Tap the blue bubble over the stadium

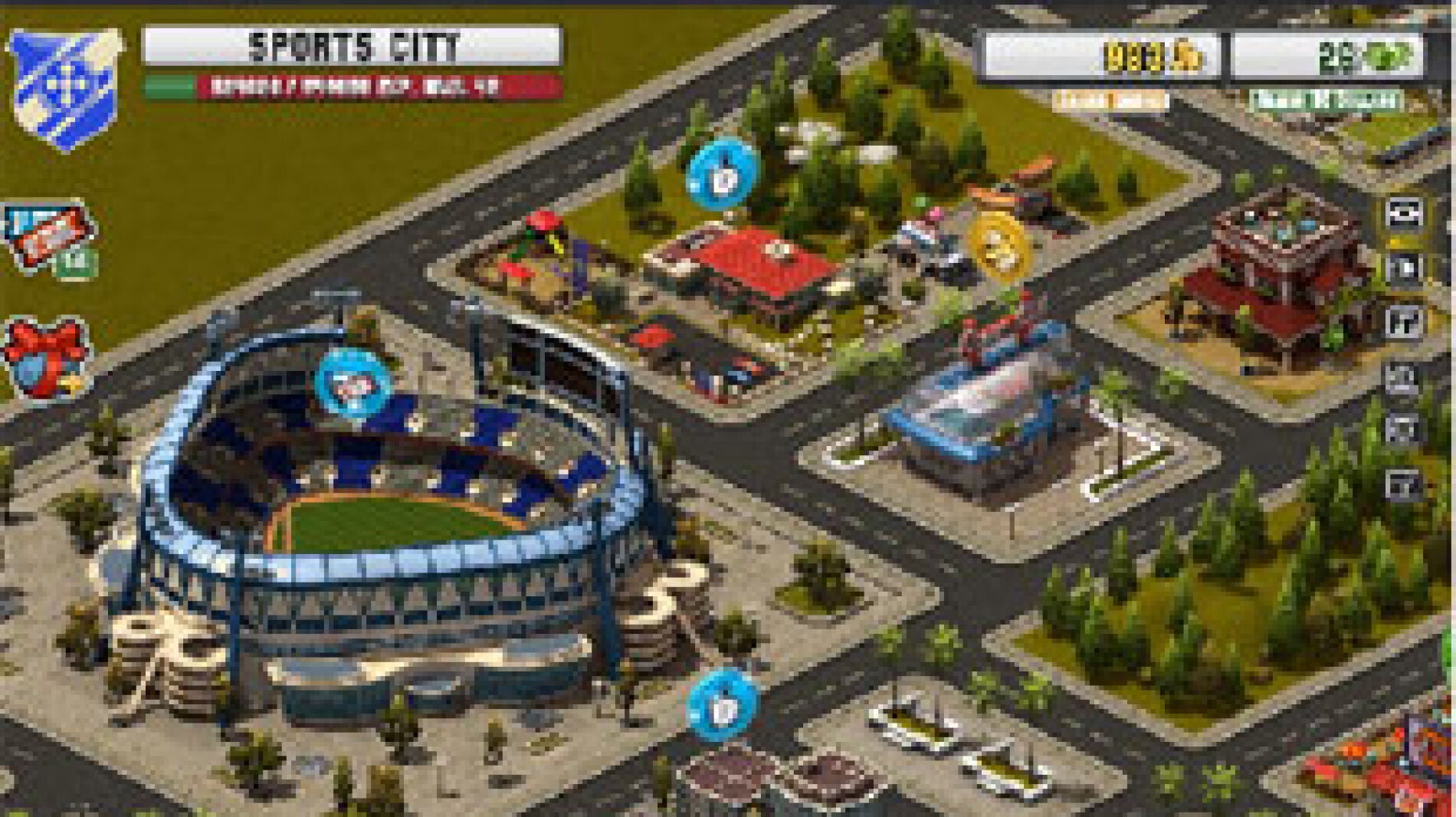click(x=353, y=384)
